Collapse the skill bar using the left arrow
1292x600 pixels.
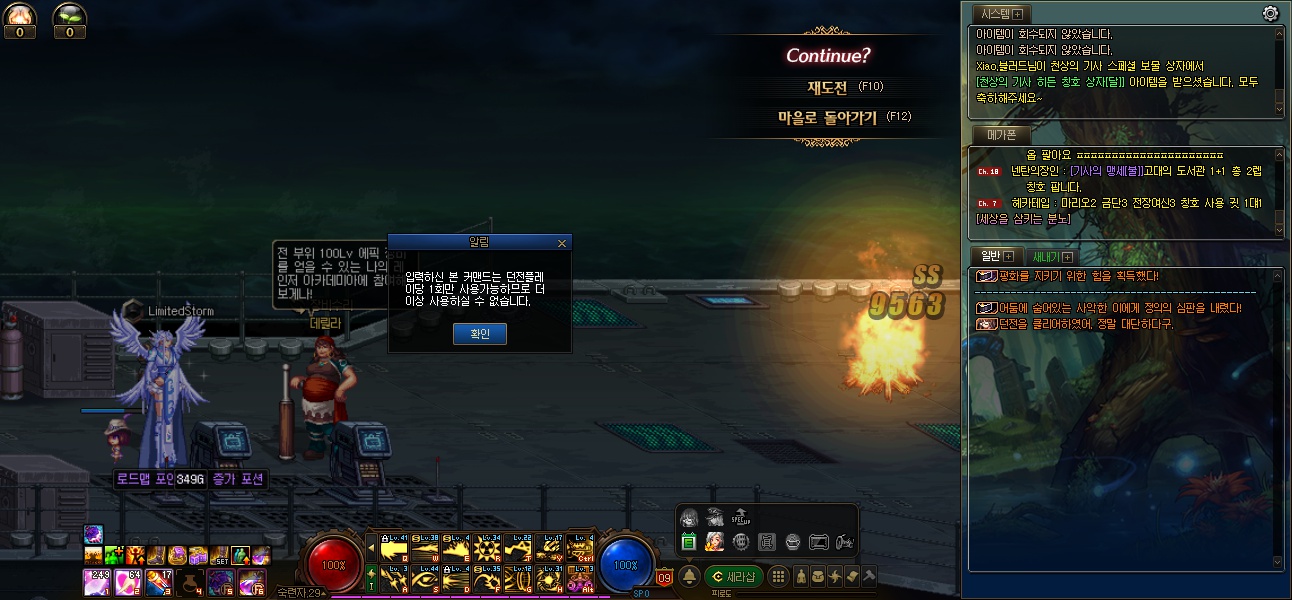pyautogui.click(x=372, y=549)
